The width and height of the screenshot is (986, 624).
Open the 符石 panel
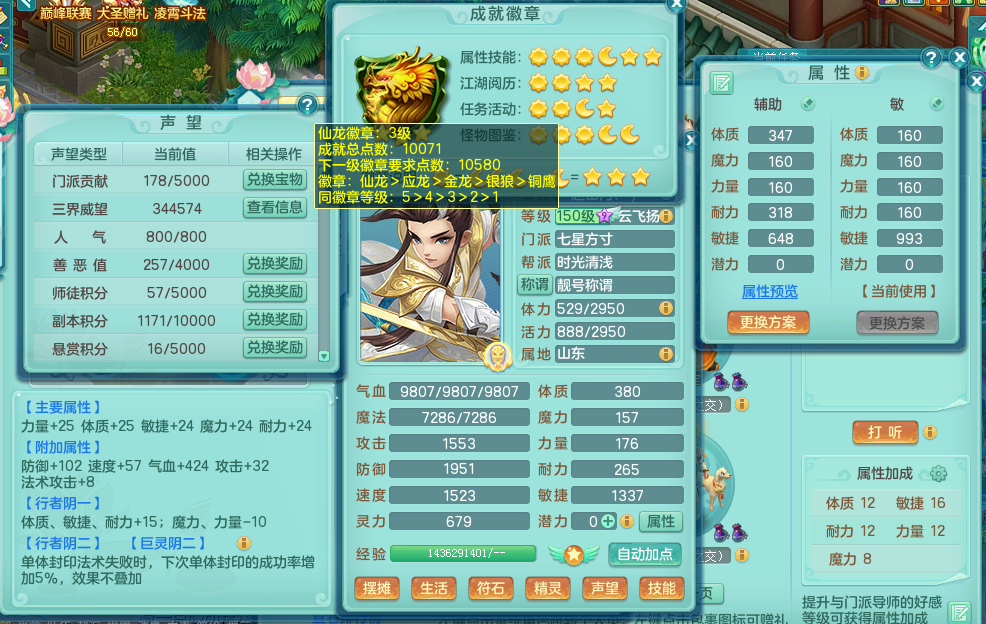(x=491, y=589)
